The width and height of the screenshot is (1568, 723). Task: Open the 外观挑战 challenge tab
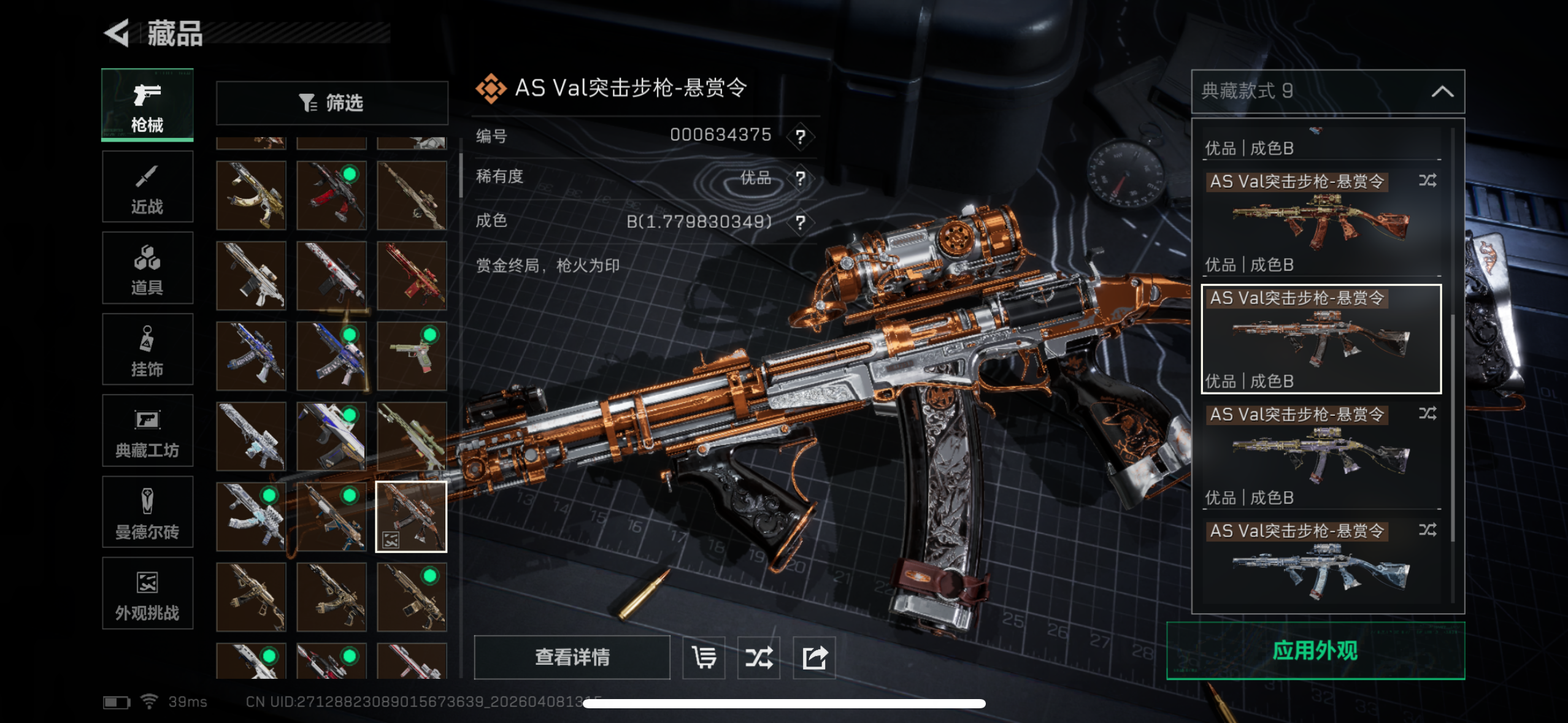(x=147, y=594)
